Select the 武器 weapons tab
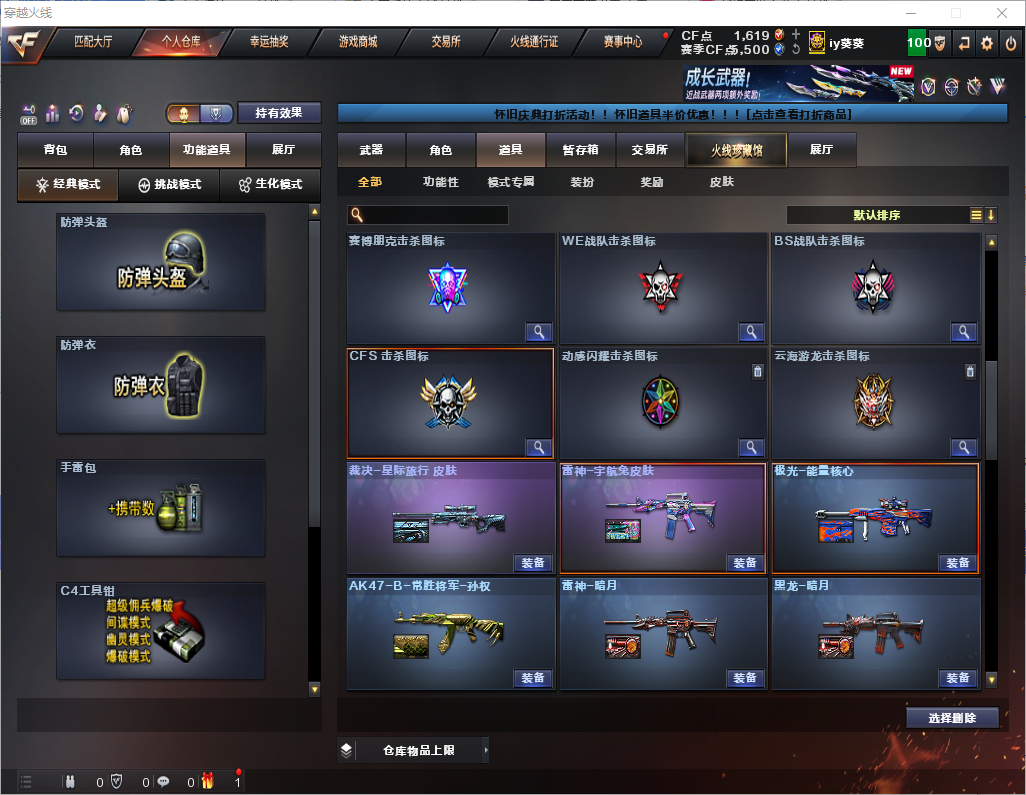This screenshot has height=795, width=1026. tap(371, 150)
